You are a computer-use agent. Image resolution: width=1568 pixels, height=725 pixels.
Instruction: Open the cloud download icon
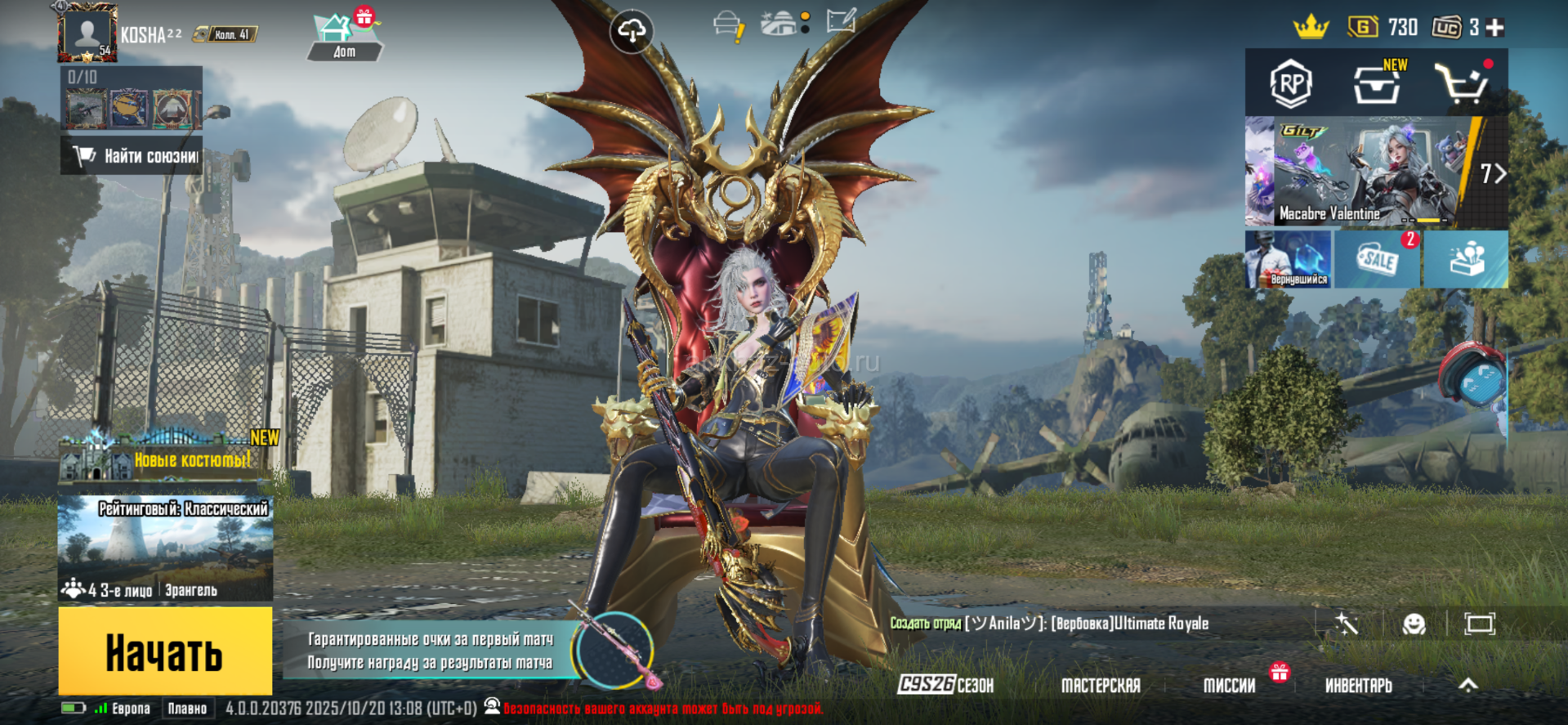tap(631, 31)
